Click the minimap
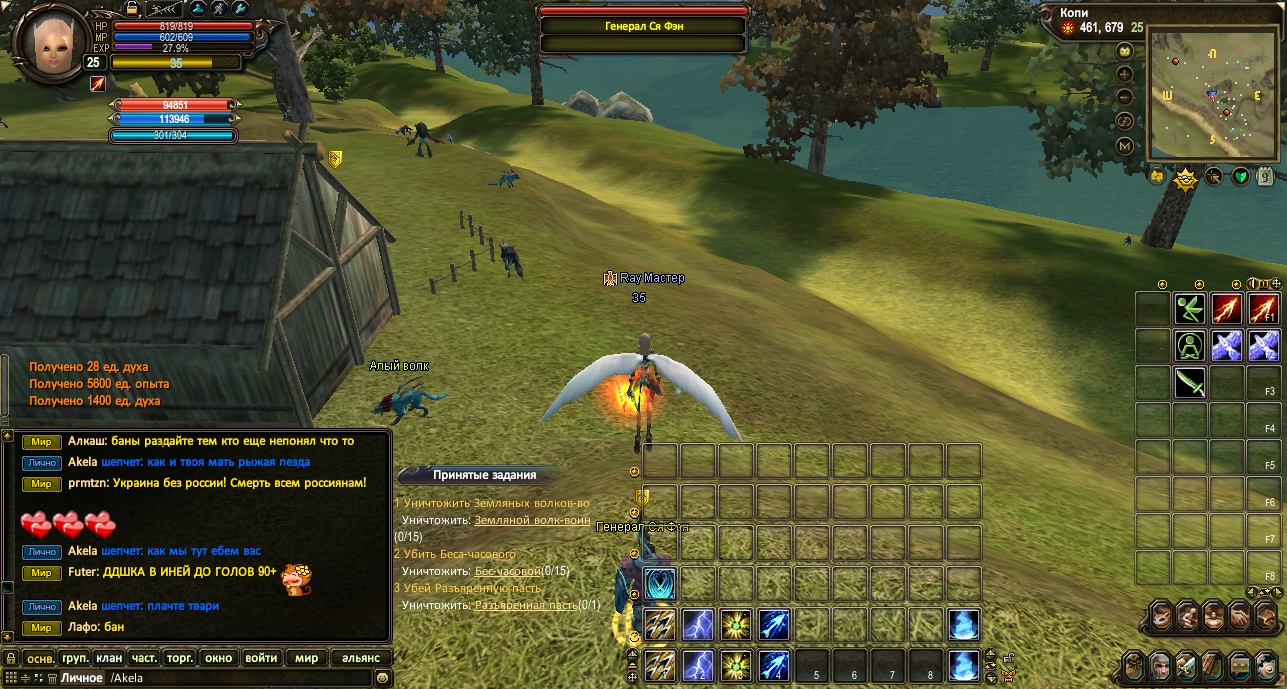 1211,94
